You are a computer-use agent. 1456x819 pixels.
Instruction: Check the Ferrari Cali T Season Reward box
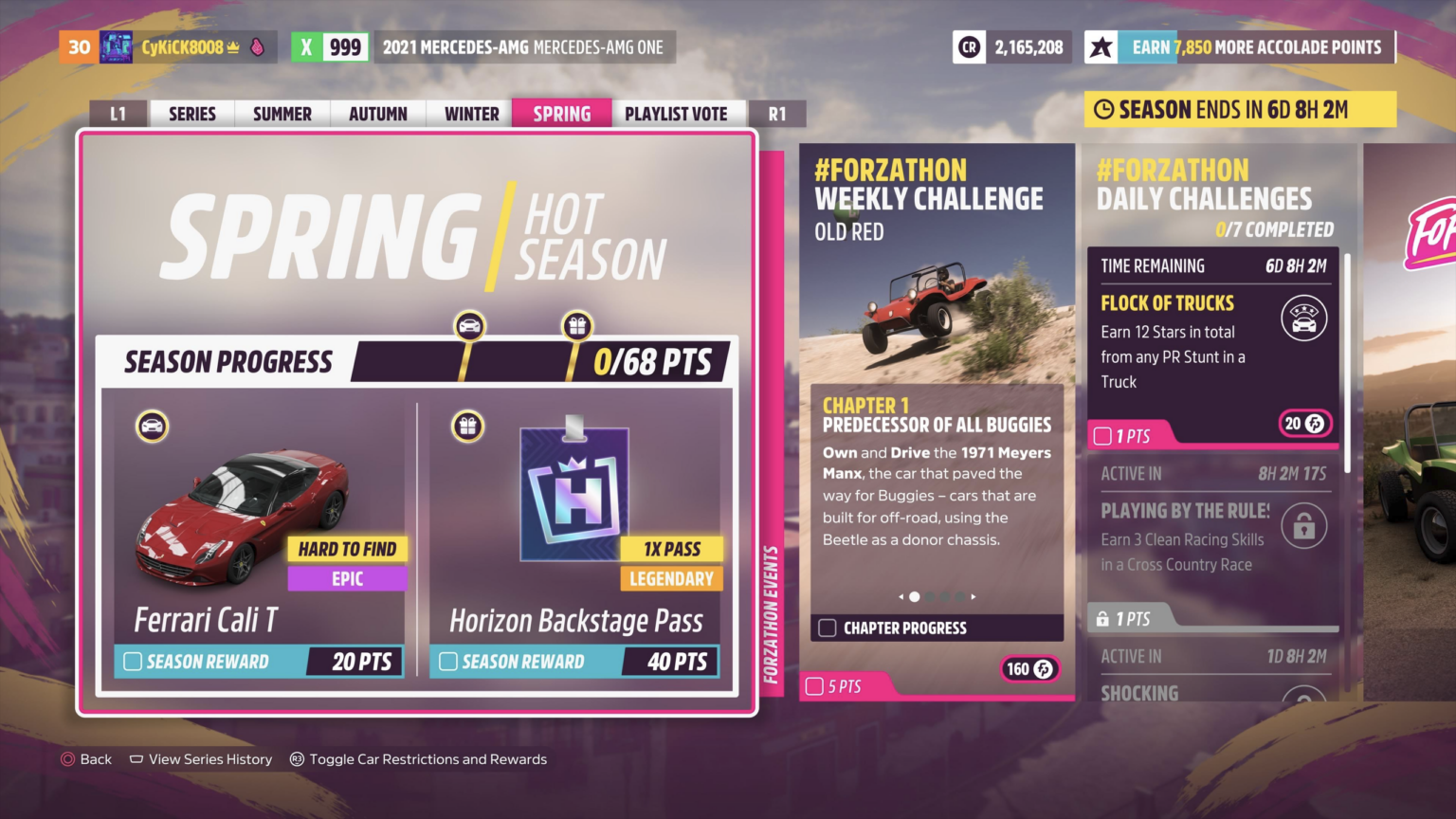click(133, 662)
